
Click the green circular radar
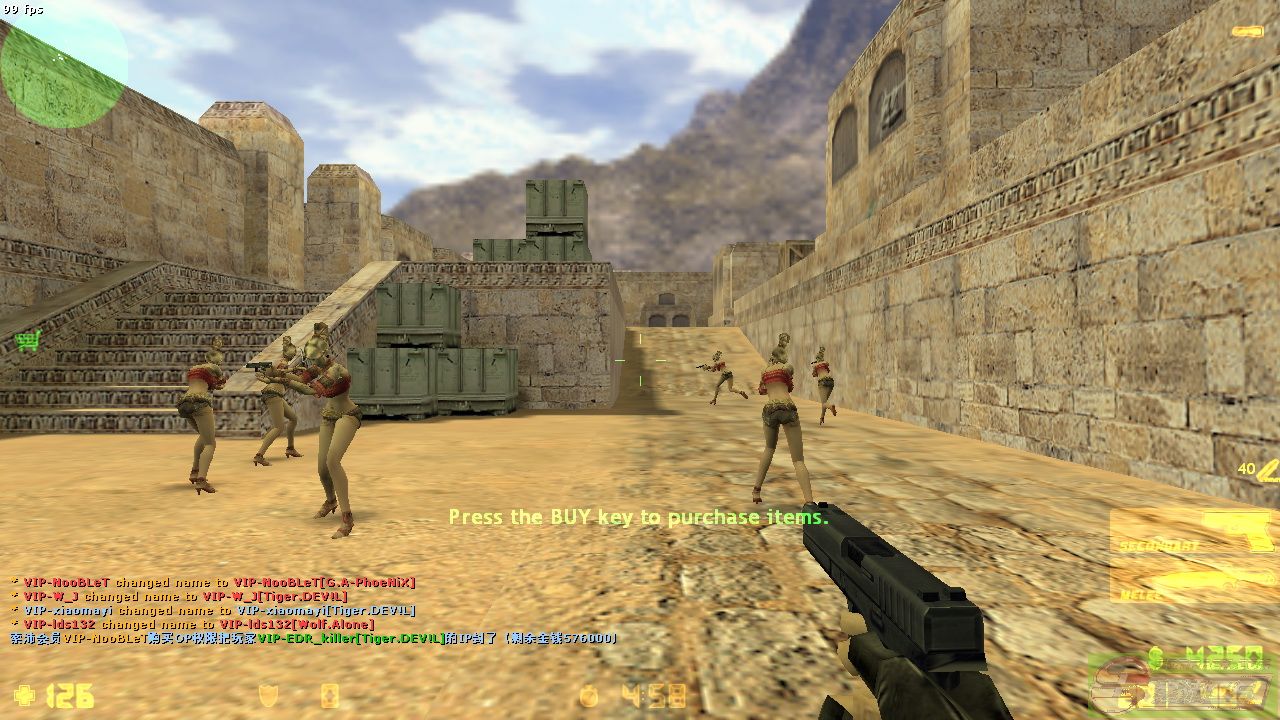point(63,66)
